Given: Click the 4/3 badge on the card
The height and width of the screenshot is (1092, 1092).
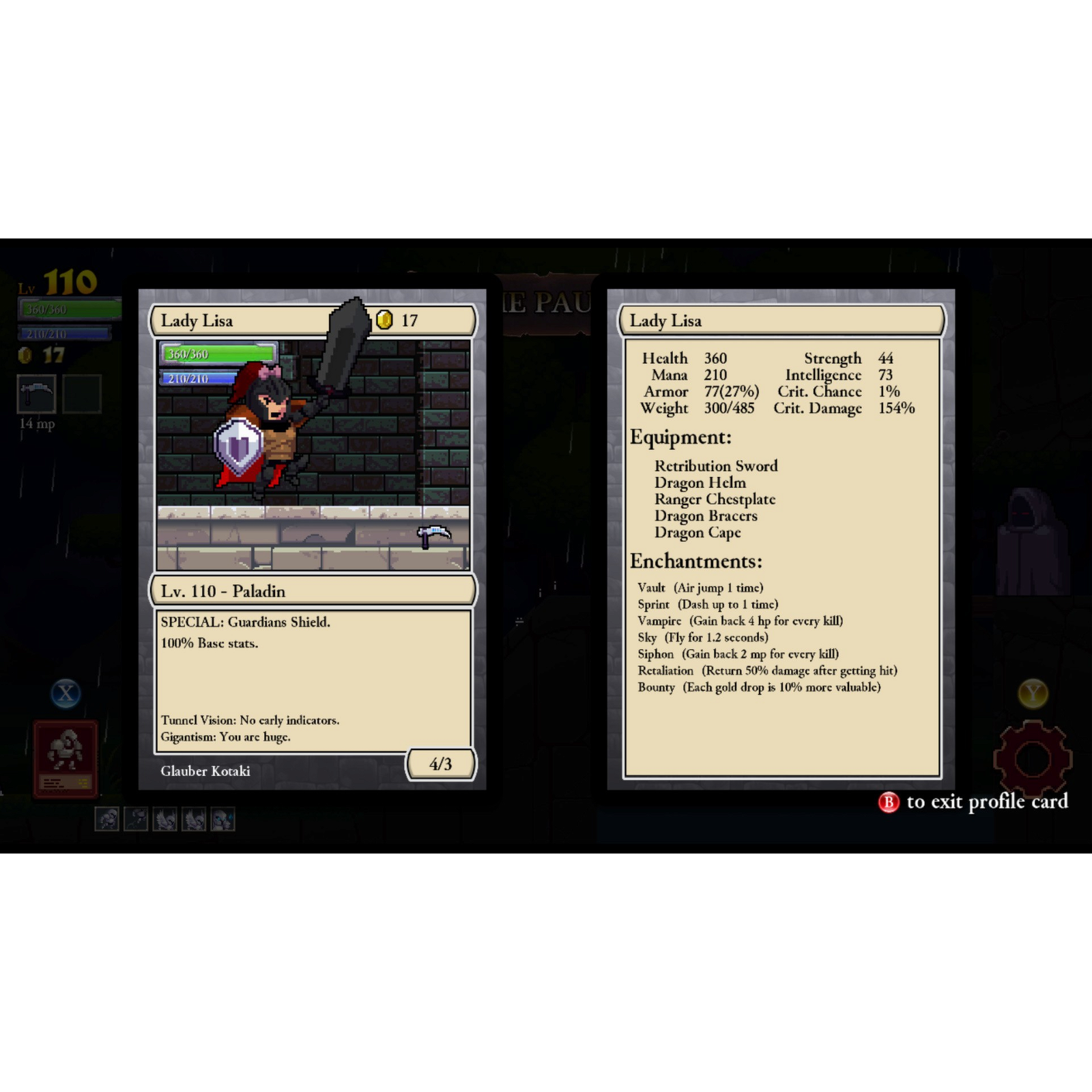Looking at the screenshot, I should click(441, 765).
